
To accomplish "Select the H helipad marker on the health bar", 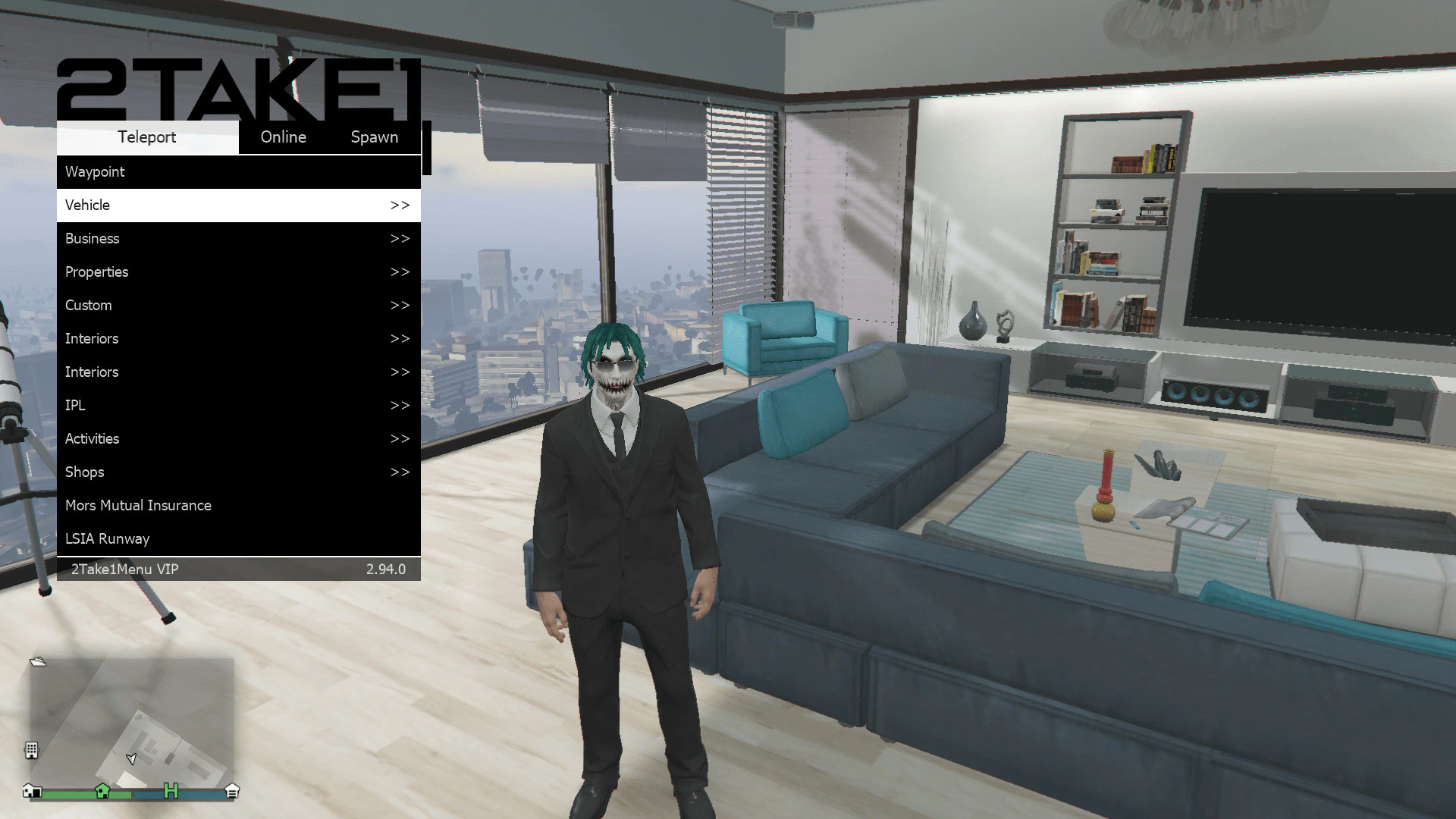I will coord(171,792).
